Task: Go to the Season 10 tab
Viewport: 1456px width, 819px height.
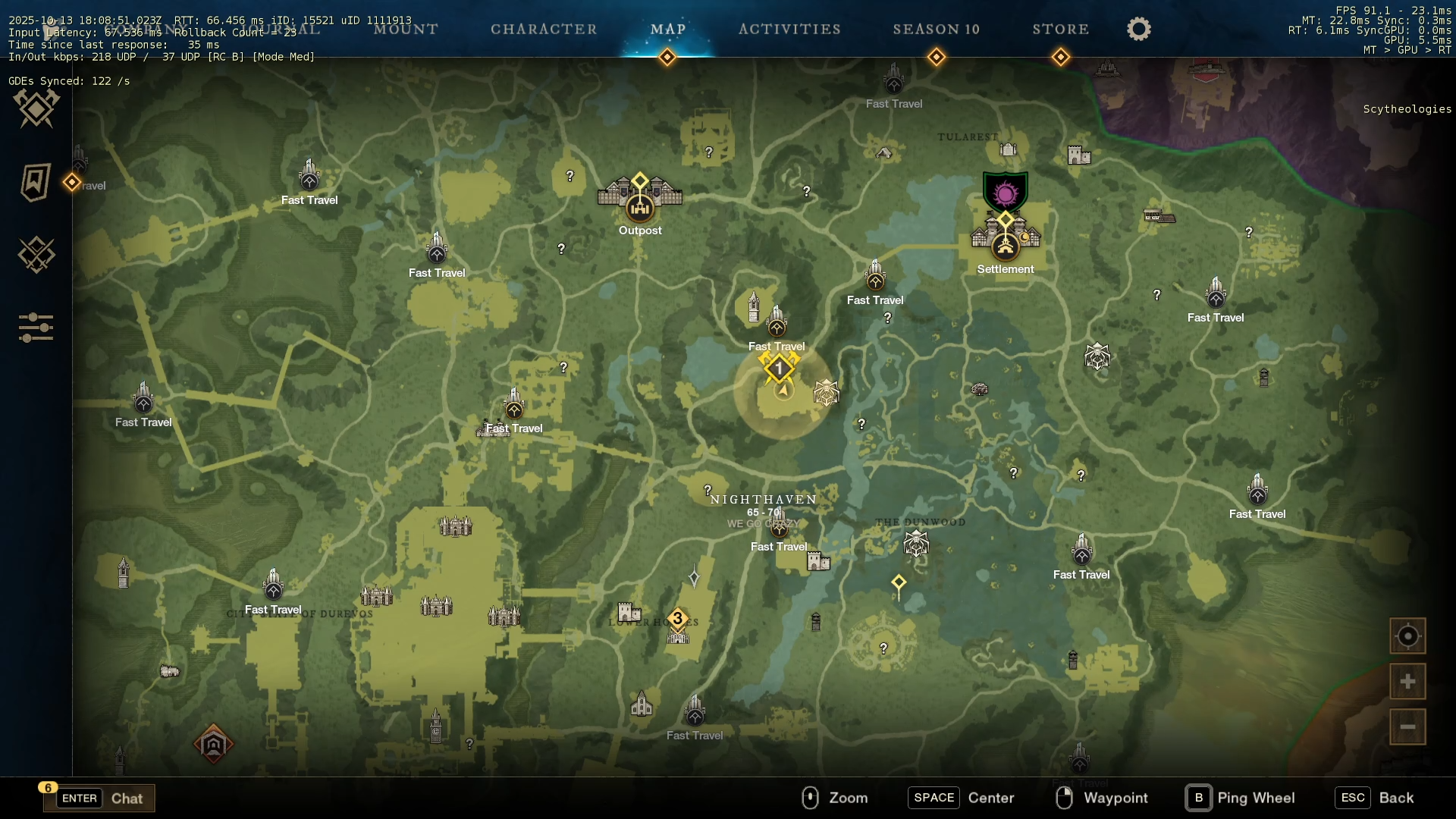Action: point(936,29)
